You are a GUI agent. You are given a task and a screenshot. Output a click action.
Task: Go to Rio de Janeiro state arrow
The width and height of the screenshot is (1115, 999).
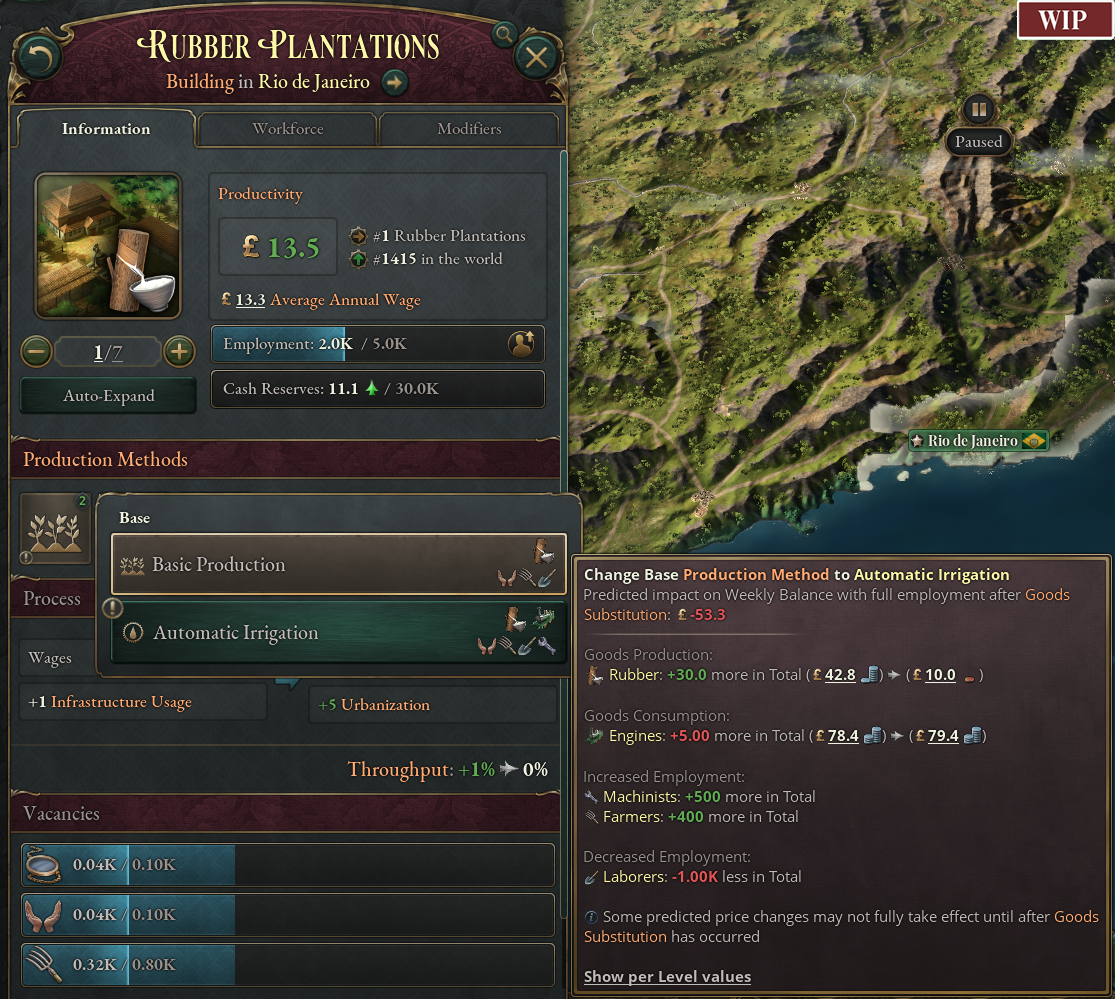click(x=395, y=82)
